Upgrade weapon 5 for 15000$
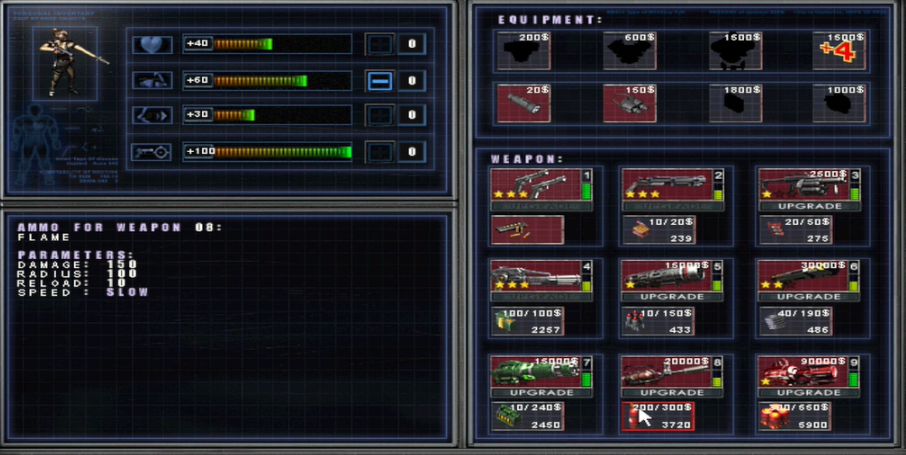The image size is (906, 455). pyautogui.click(x=672, y=297)
